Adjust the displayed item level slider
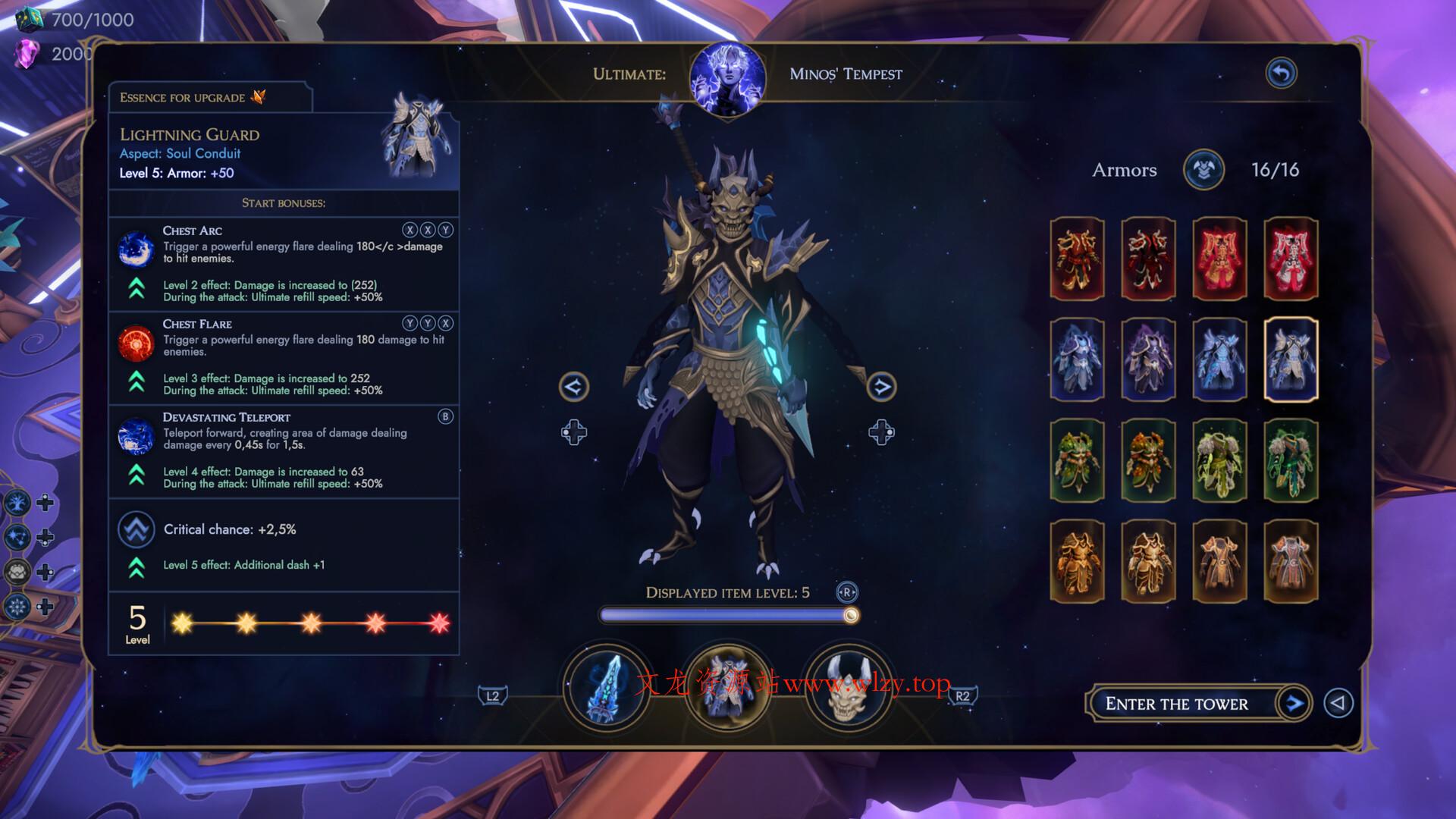The image size is (1456, 819). click(x=850, y=615)
